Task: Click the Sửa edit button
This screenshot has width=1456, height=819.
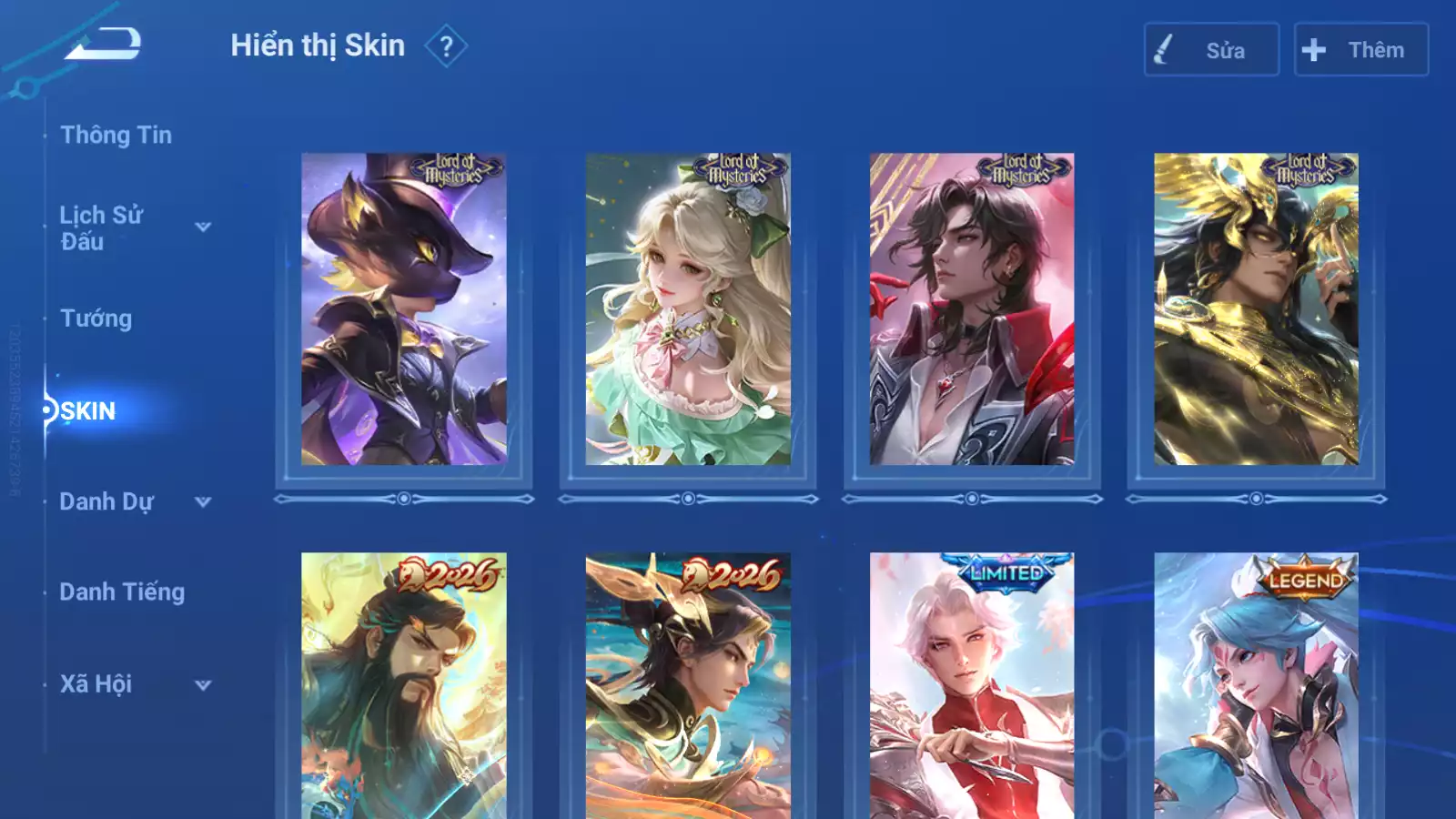Action: coord(1211,50)
